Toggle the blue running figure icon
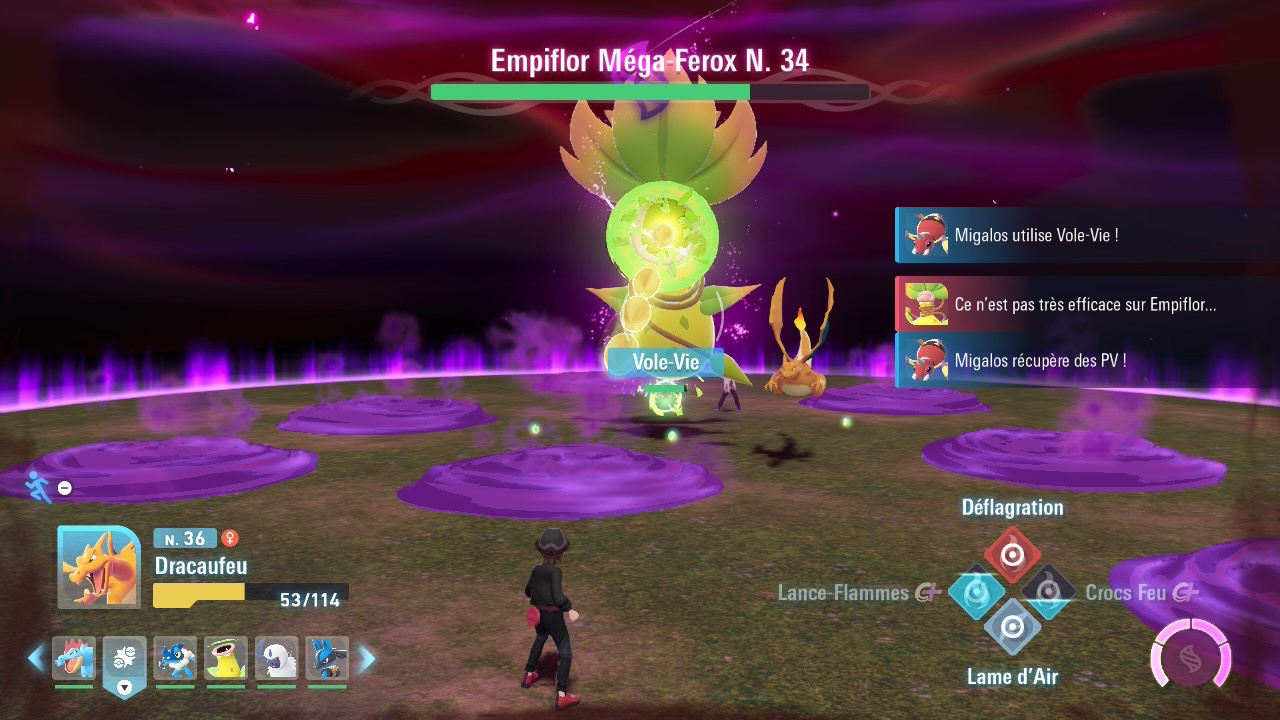 (39, 486)
